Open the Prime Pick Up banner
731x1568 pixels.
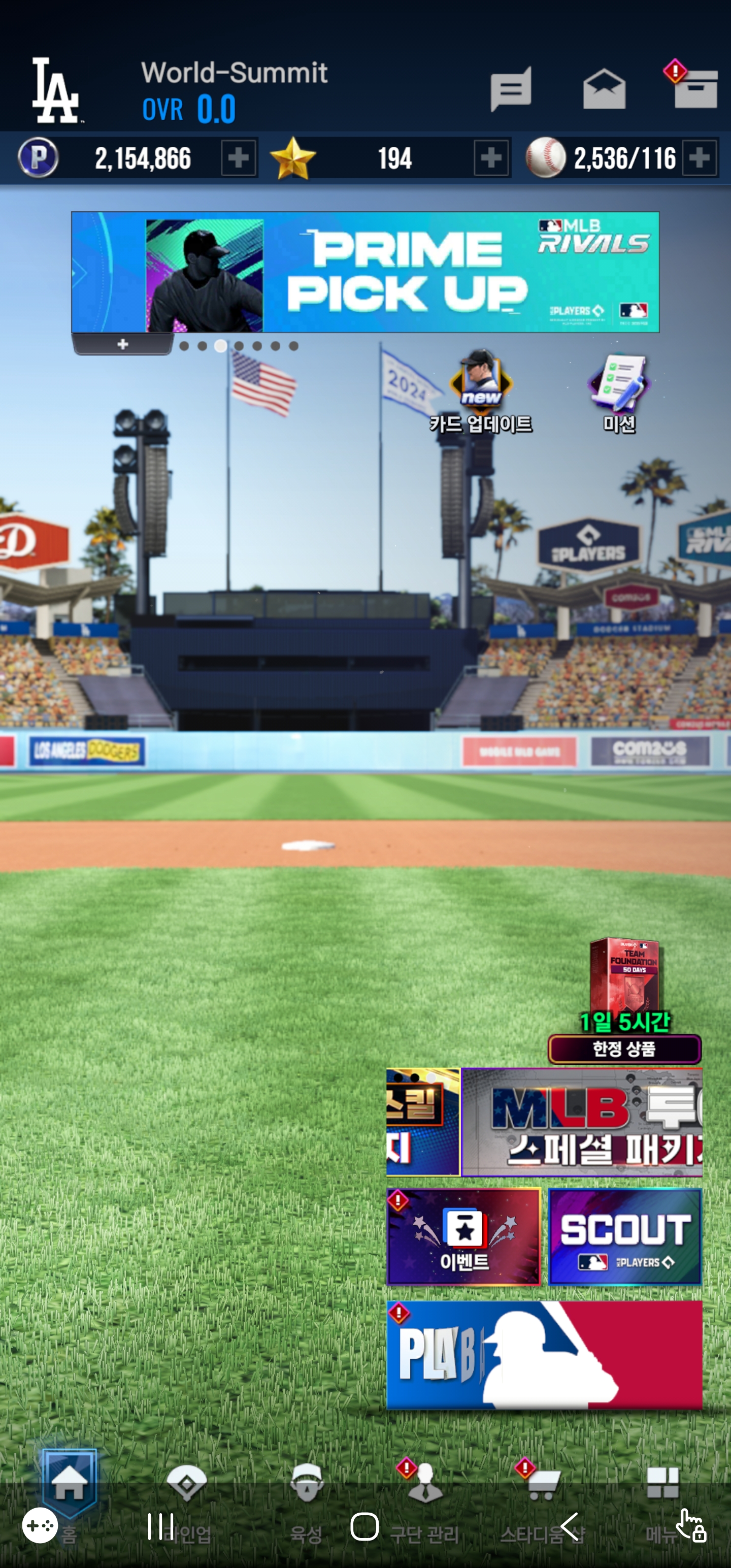click(x=365, y=272)
